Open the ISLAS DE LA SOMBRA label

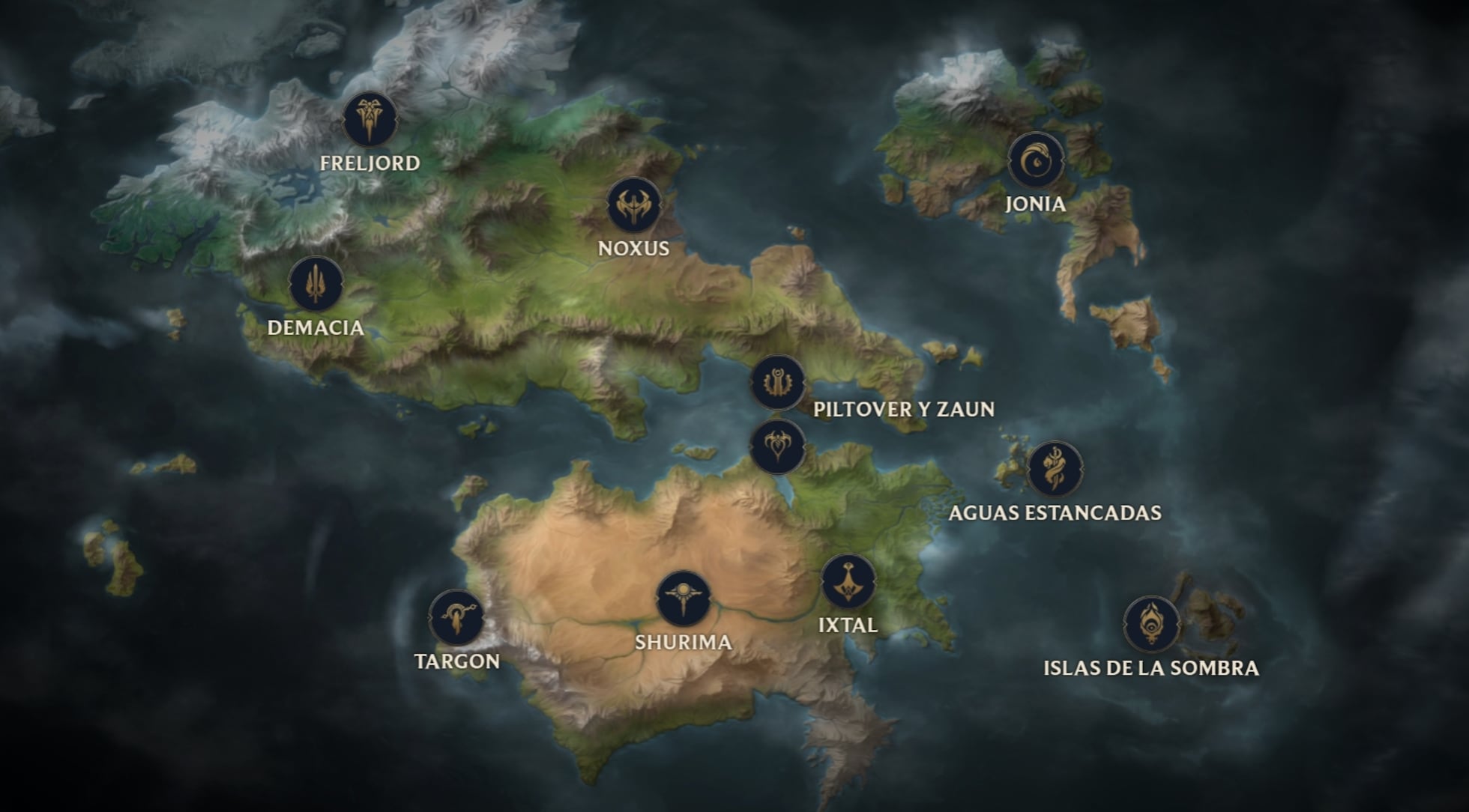pos(1151,669)
